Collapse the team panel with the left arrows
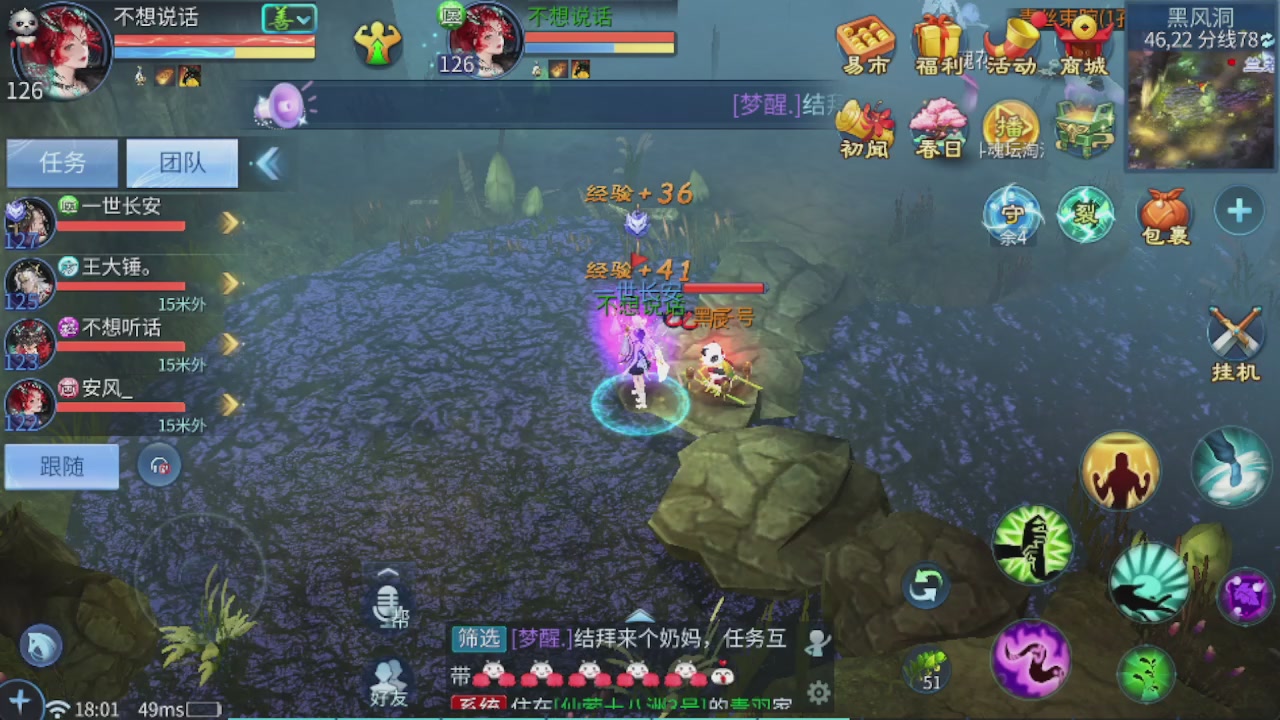The height and width of the screenshot is (720, 1280). [267, 163]
